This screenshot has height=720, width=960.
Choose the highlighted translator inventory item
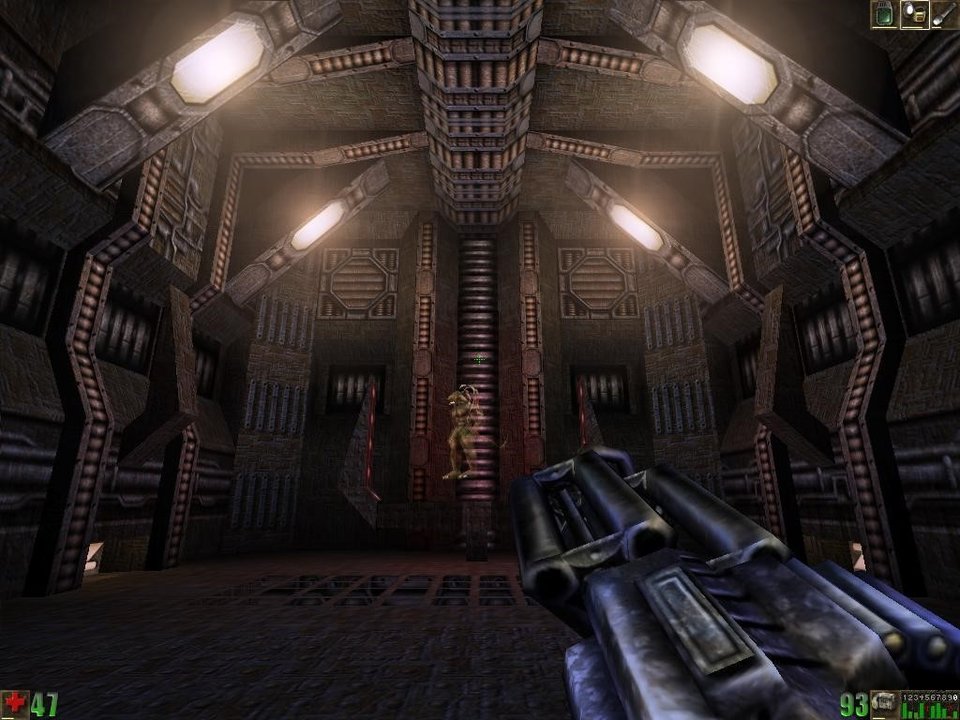(914, 14)
